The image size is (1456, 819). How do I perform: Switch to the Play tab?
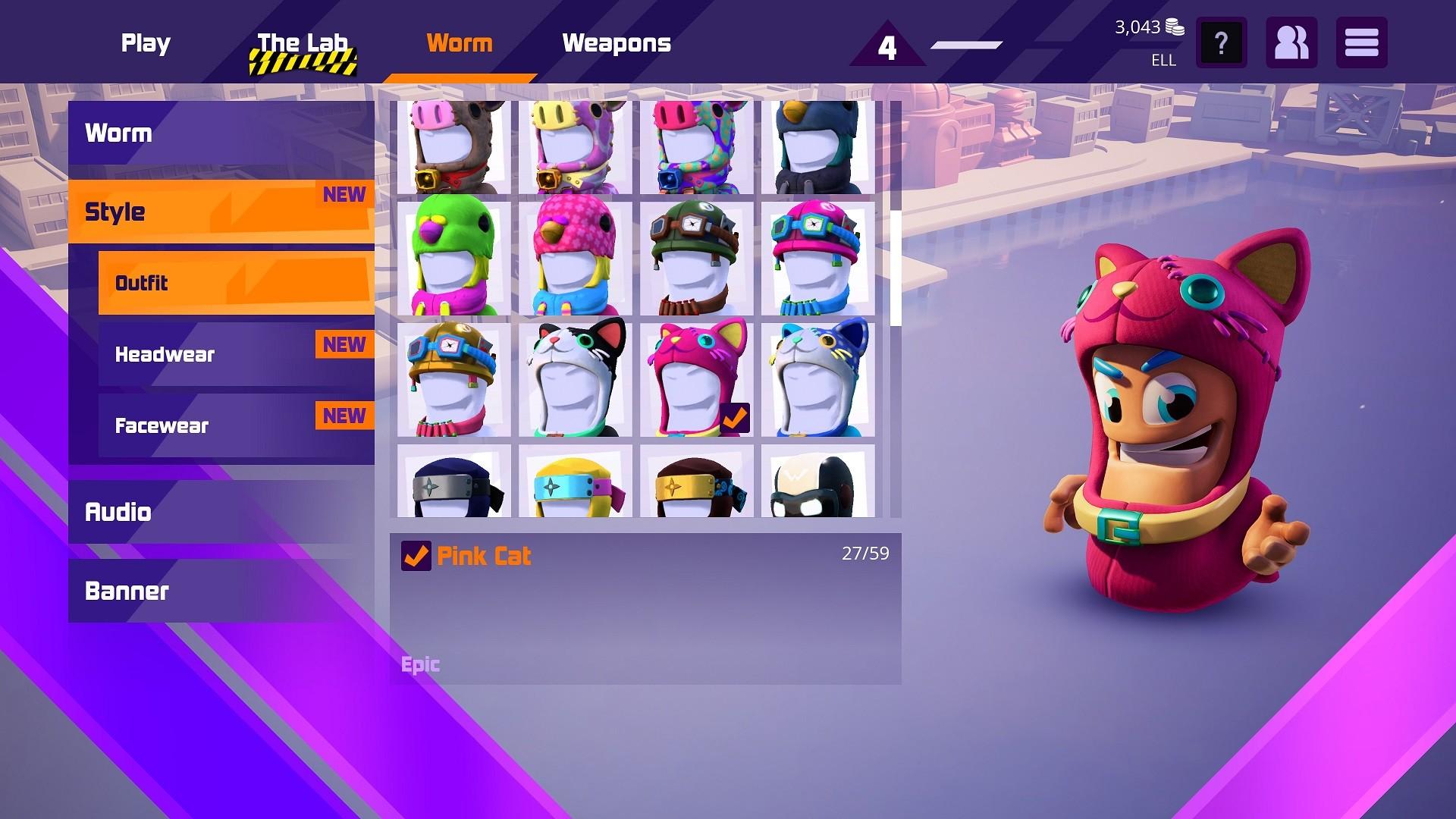click(146, 43)
